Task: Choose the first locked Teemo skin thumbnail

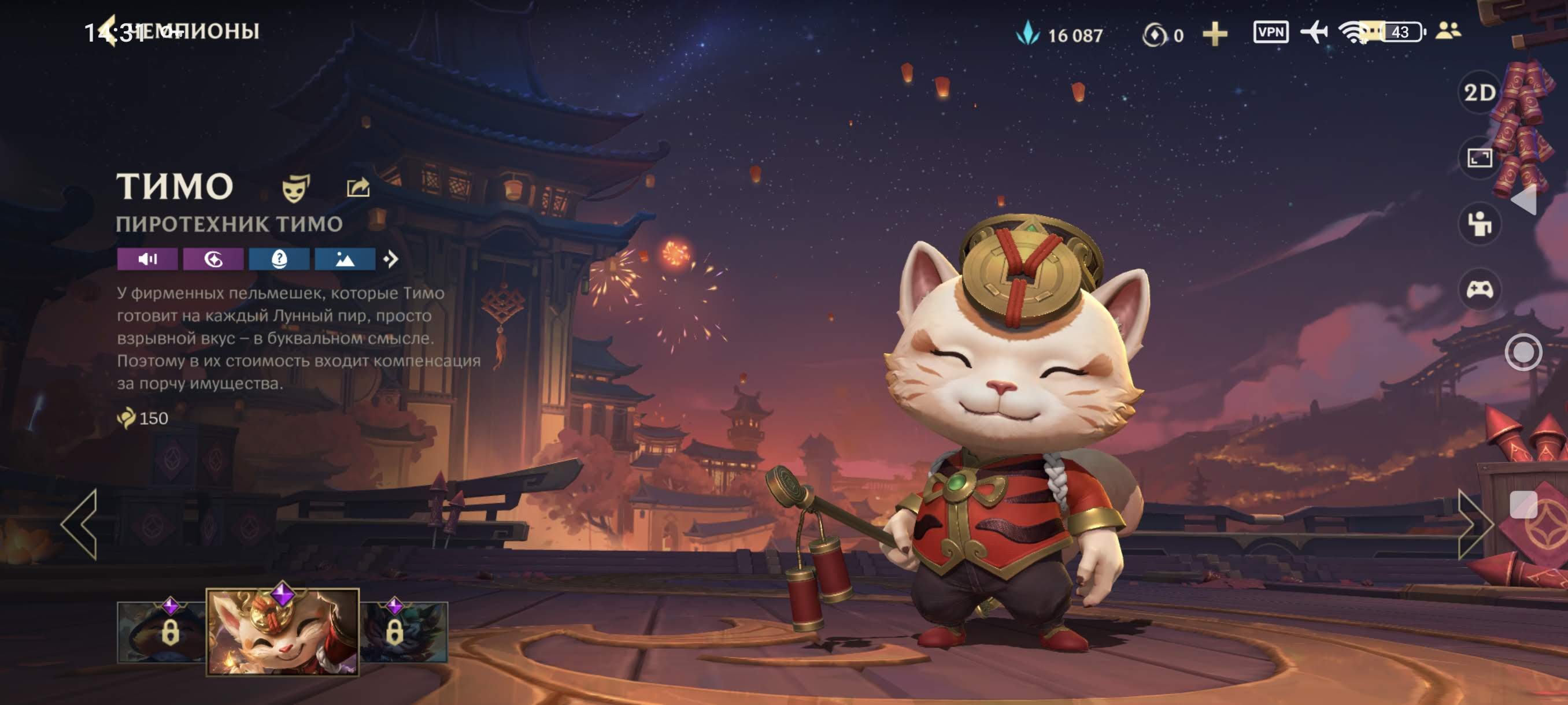Action: point(161,633)
